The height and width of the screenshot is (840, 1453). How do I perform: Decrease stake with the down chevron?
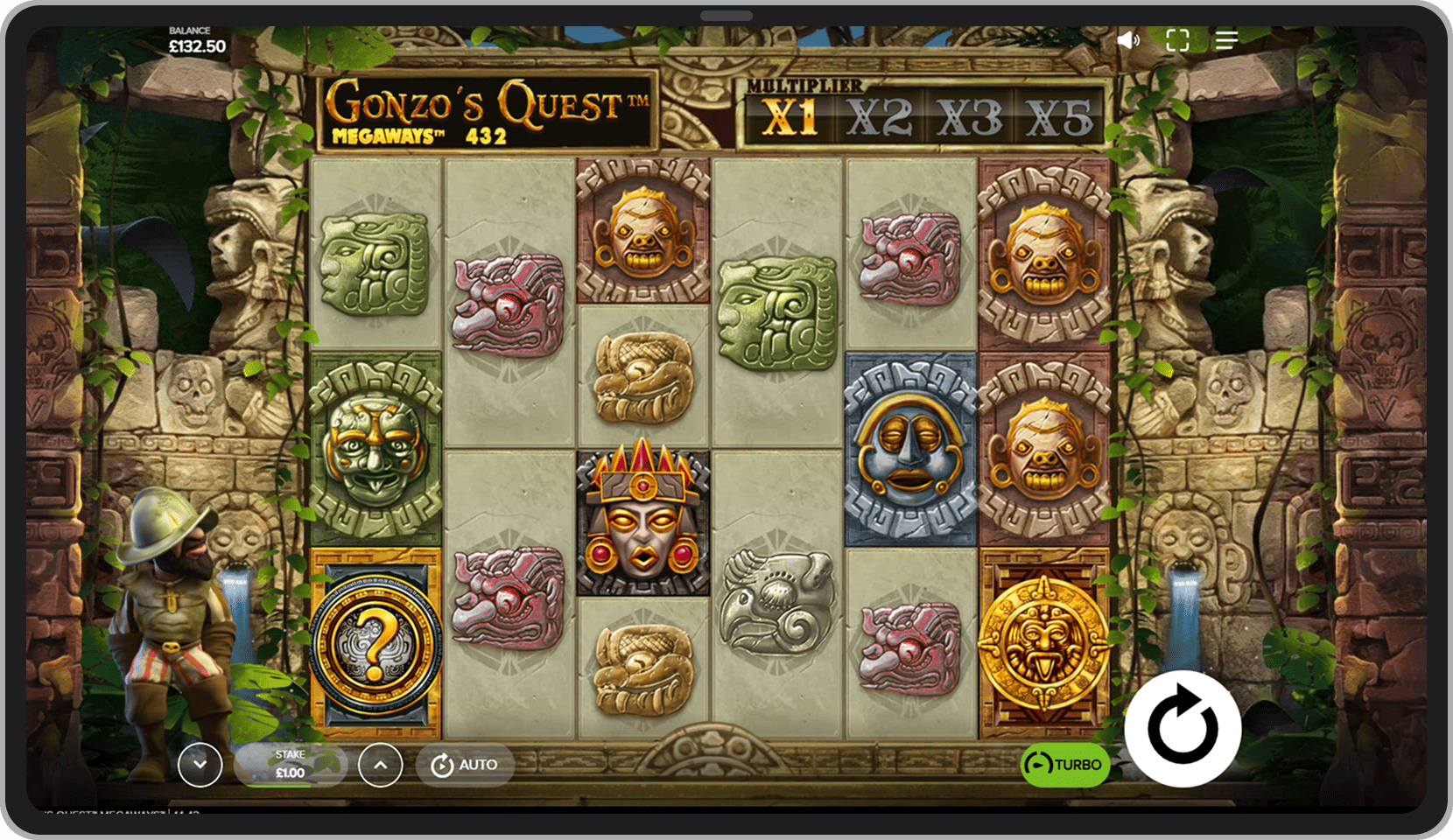coord(200,764)
